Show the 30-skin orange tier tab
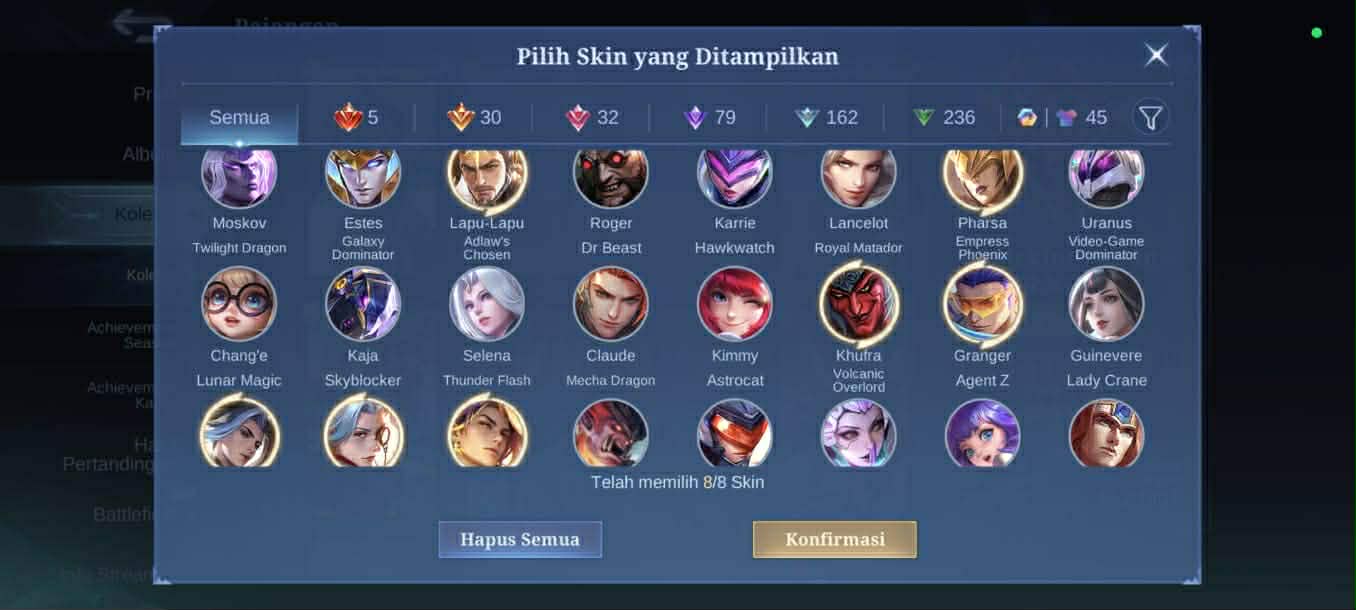 [x=474, y=118]
